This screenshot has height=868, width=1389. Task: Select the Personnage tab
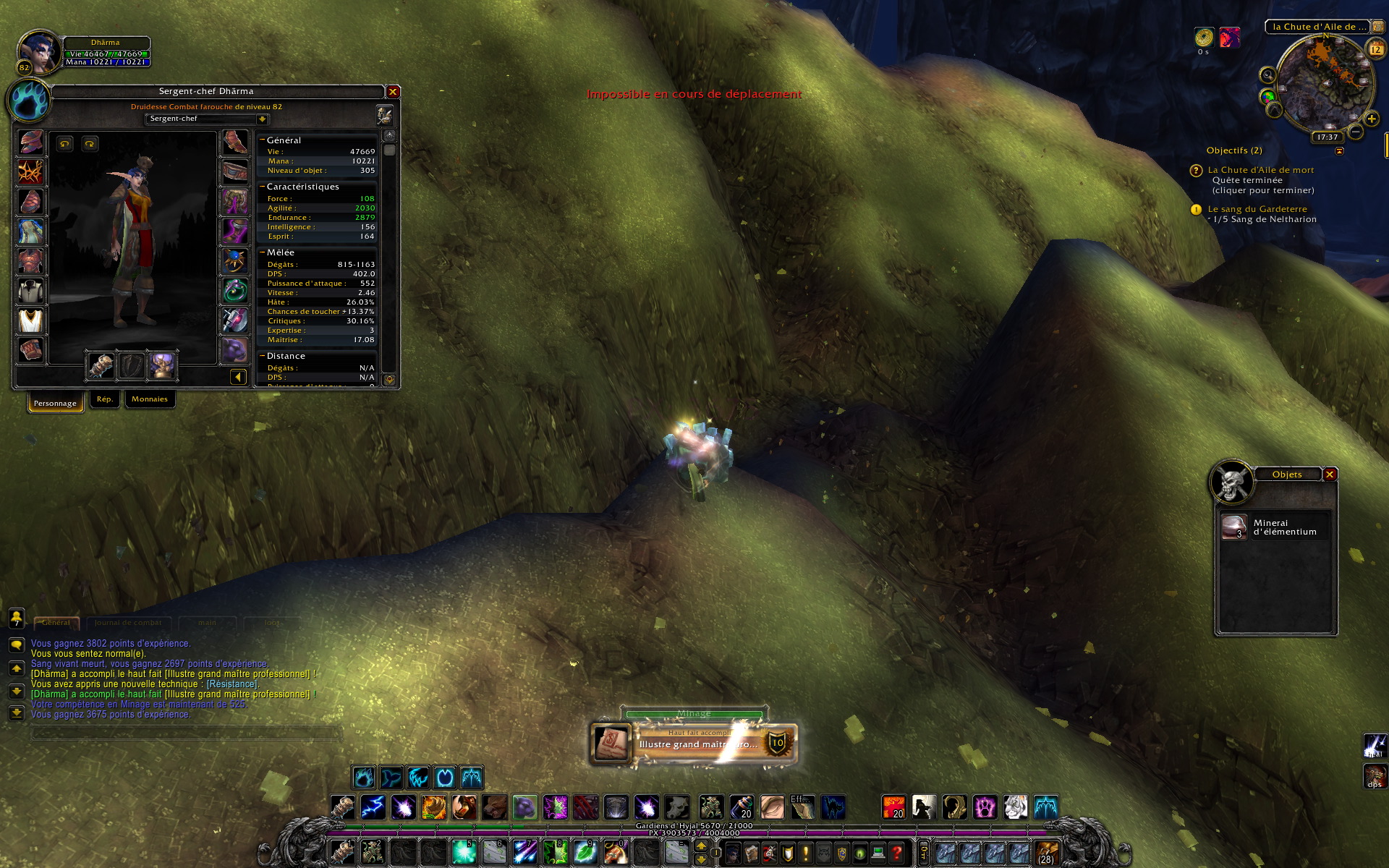[x=55, y=403]
